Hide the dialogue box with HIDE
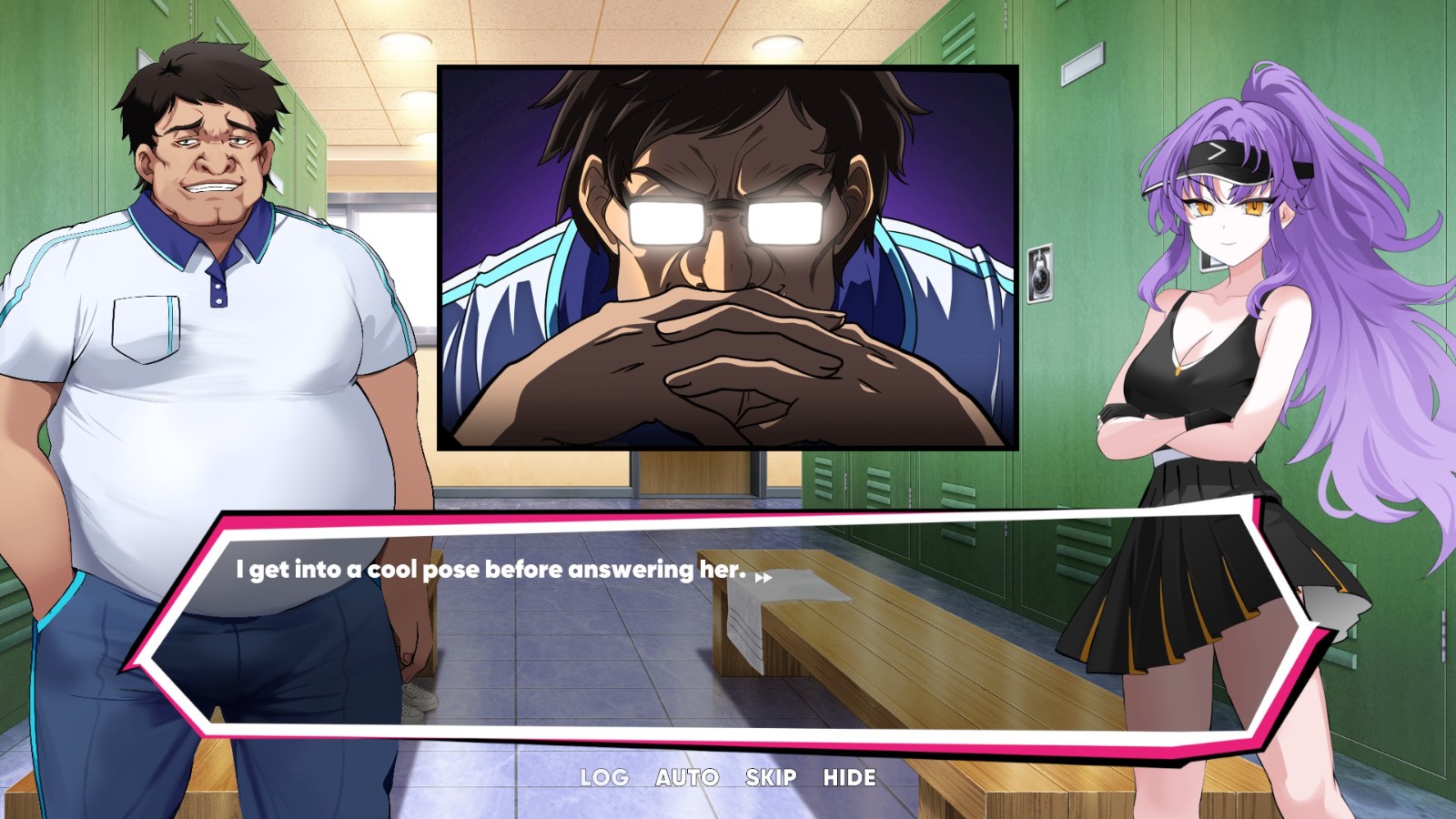Image resolution: width=1456 pixels, height=819 pixels. click(850, 777)
